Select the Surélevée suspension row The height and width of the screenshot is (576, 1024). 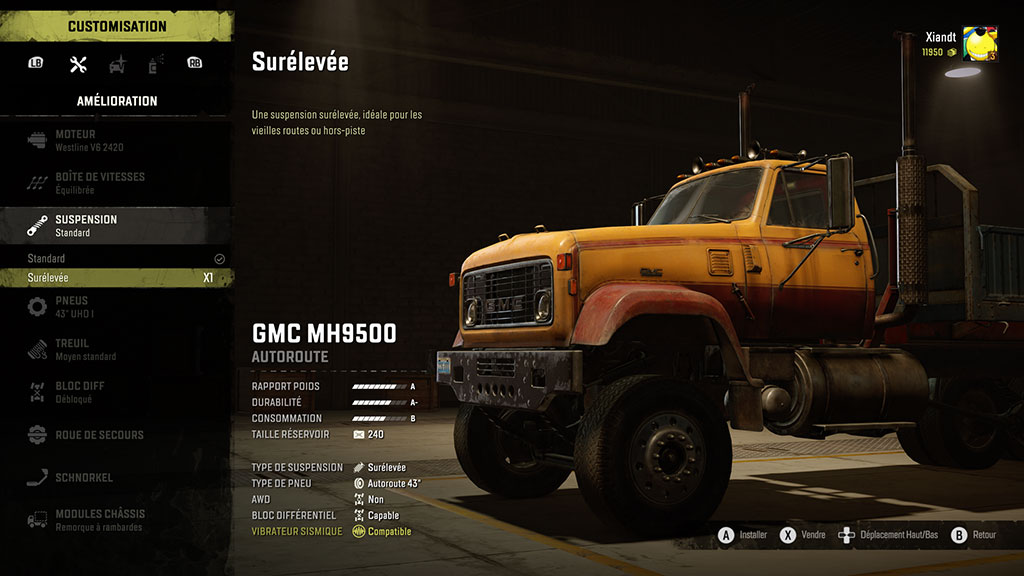click(x=116, y=277)
